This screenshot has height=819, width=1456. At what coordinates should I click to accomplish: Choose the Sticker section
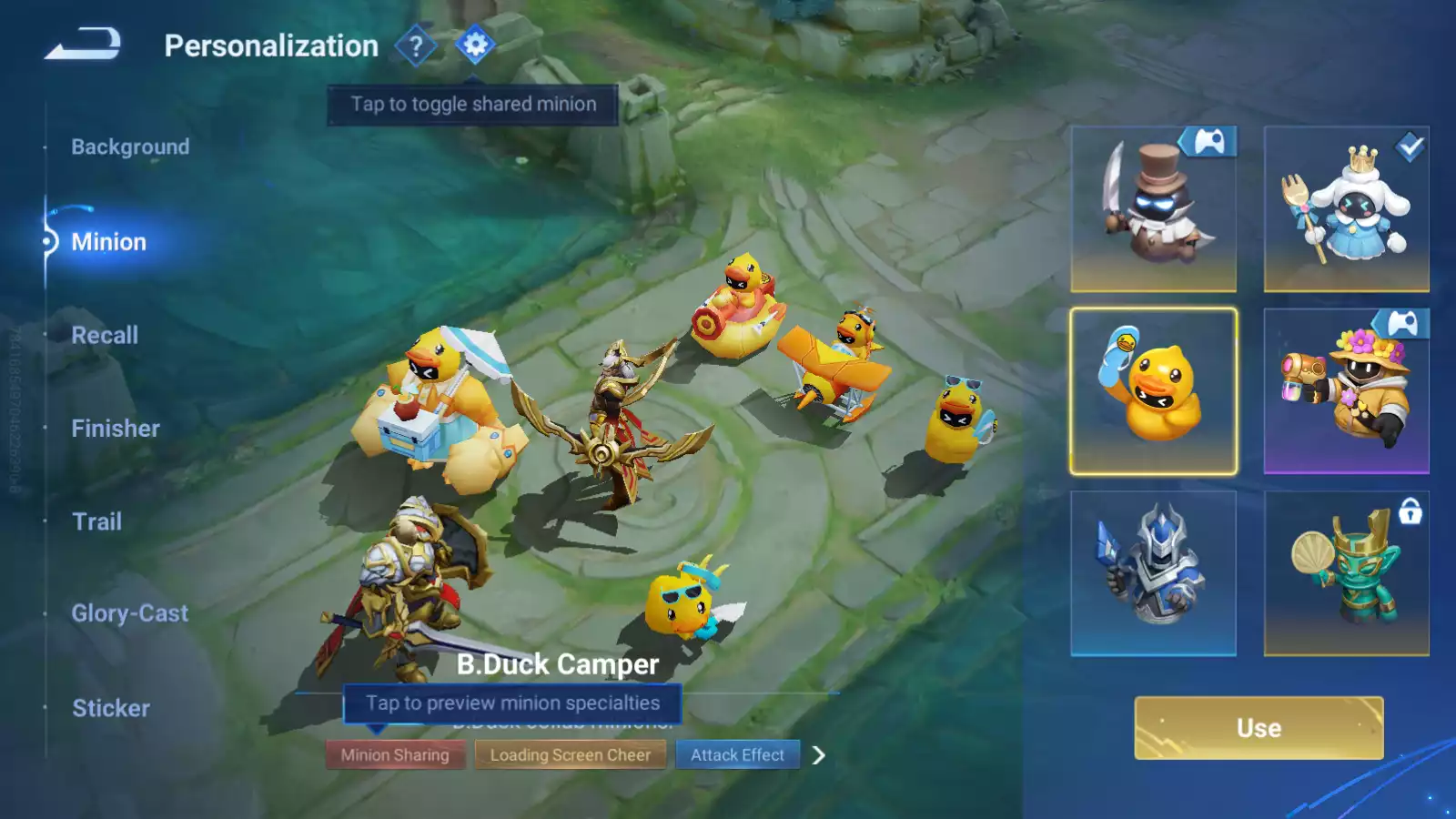point(111,708)
